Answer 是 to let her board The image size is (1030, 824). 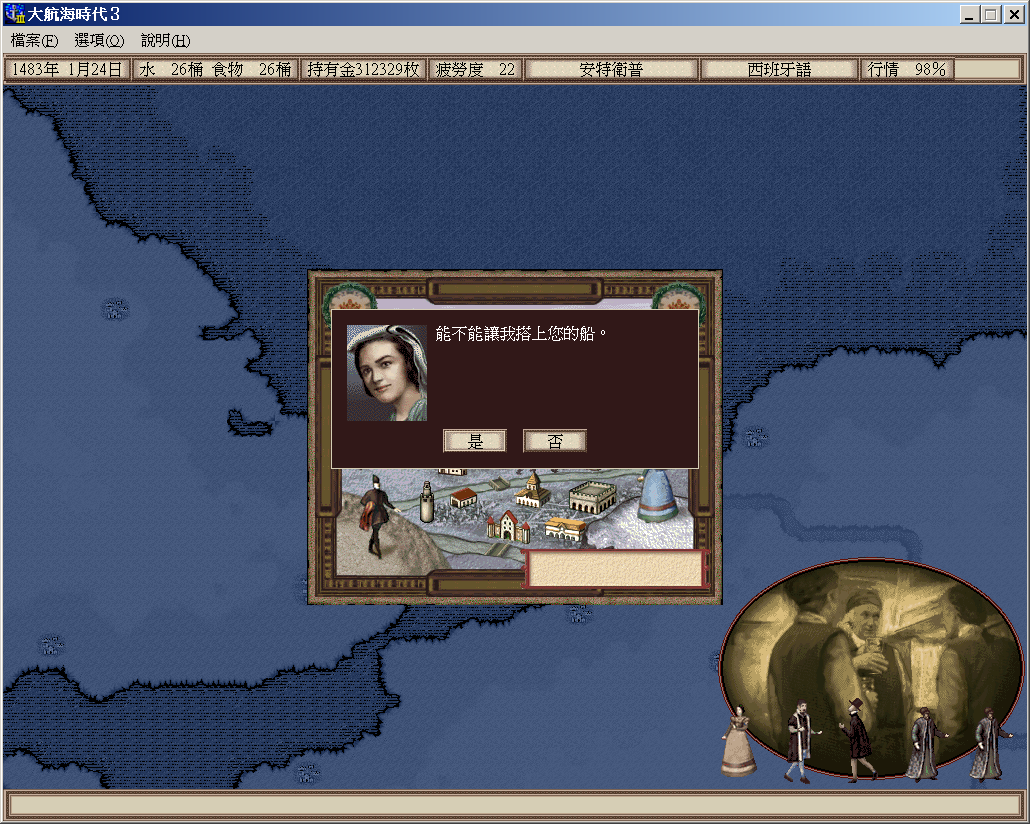475,441
